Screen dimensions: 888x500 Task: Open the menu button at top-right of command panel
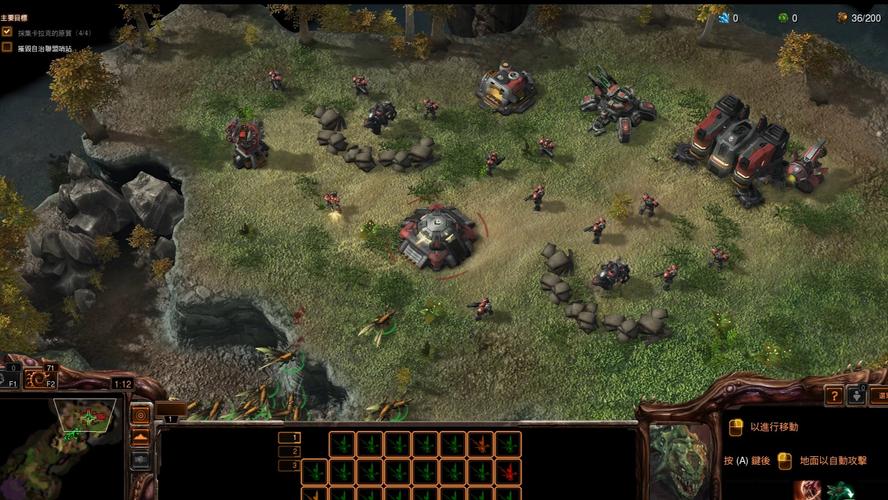[x=879, y=395]
